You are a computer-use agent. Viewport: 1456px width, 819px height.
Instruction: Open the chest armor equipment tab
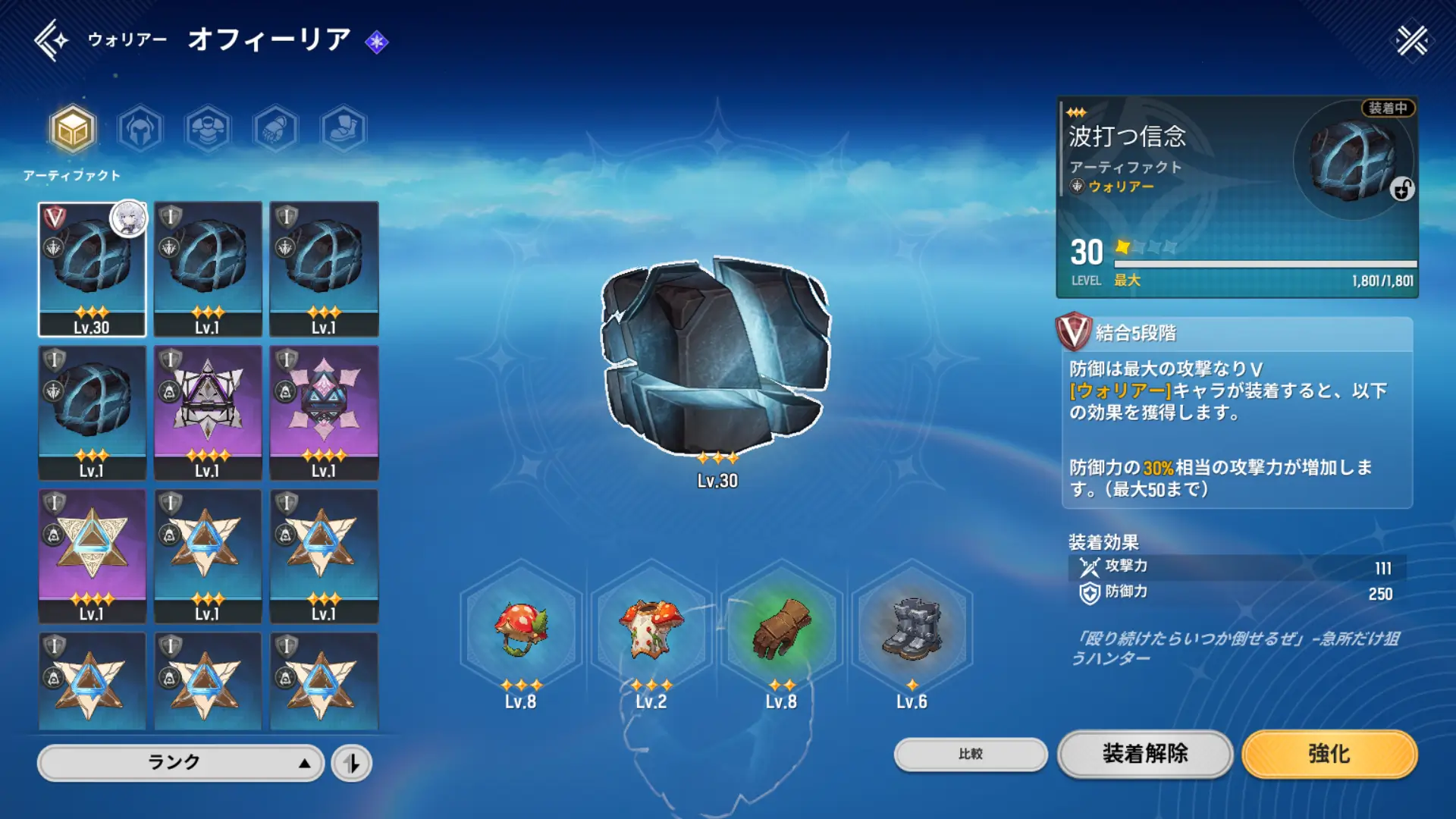click(208, 129)
